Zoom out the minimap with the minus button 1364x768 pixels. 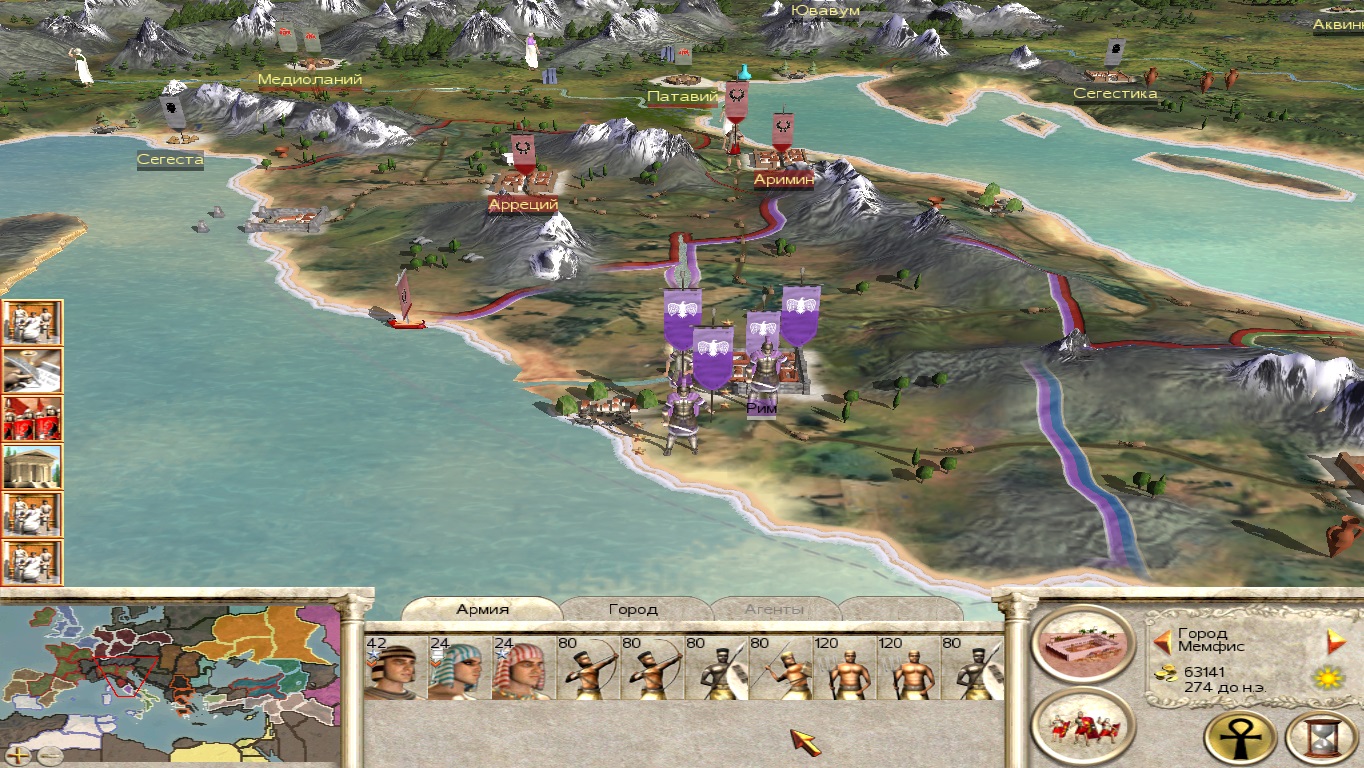tap(49, 755)
